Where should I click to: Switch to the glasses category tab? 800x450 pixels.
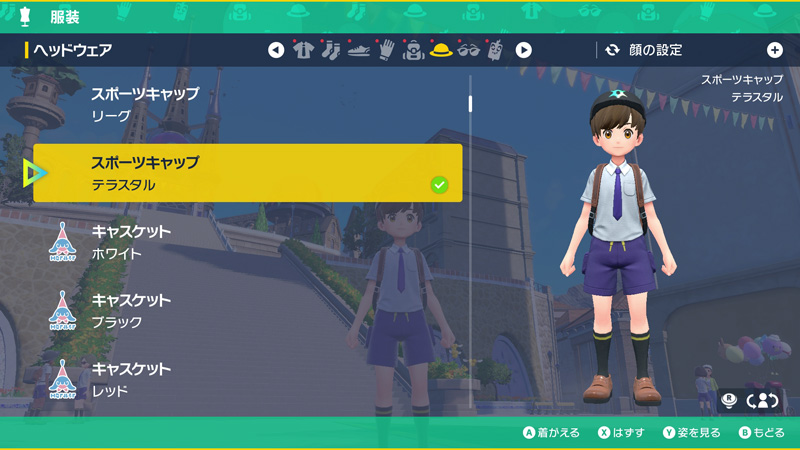coord(468,50)
